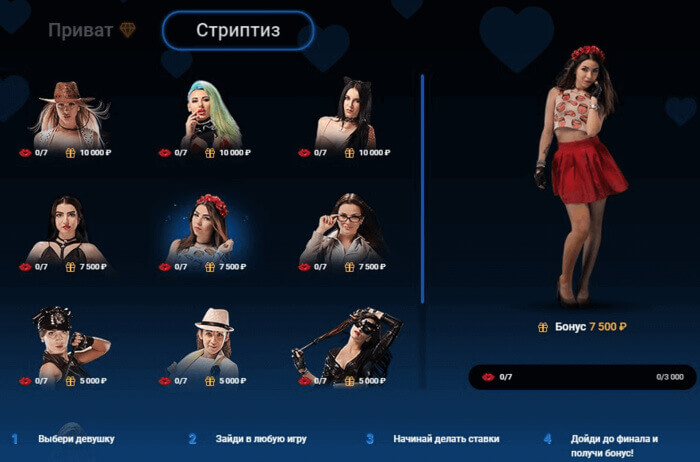This screenshot has width=700, height=462.
Task: Select the girl holding a whip
Action: click(347, 342)
